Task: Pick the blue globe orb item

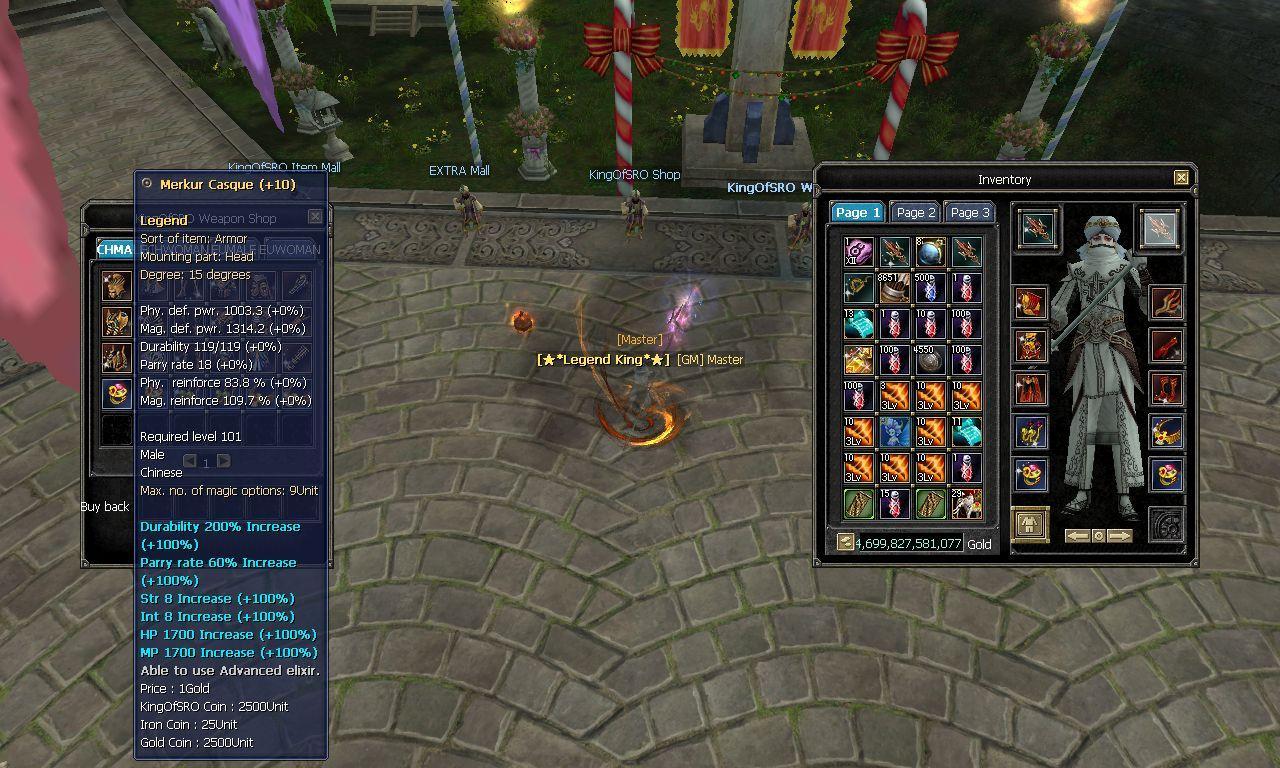Action: [930, 252]
